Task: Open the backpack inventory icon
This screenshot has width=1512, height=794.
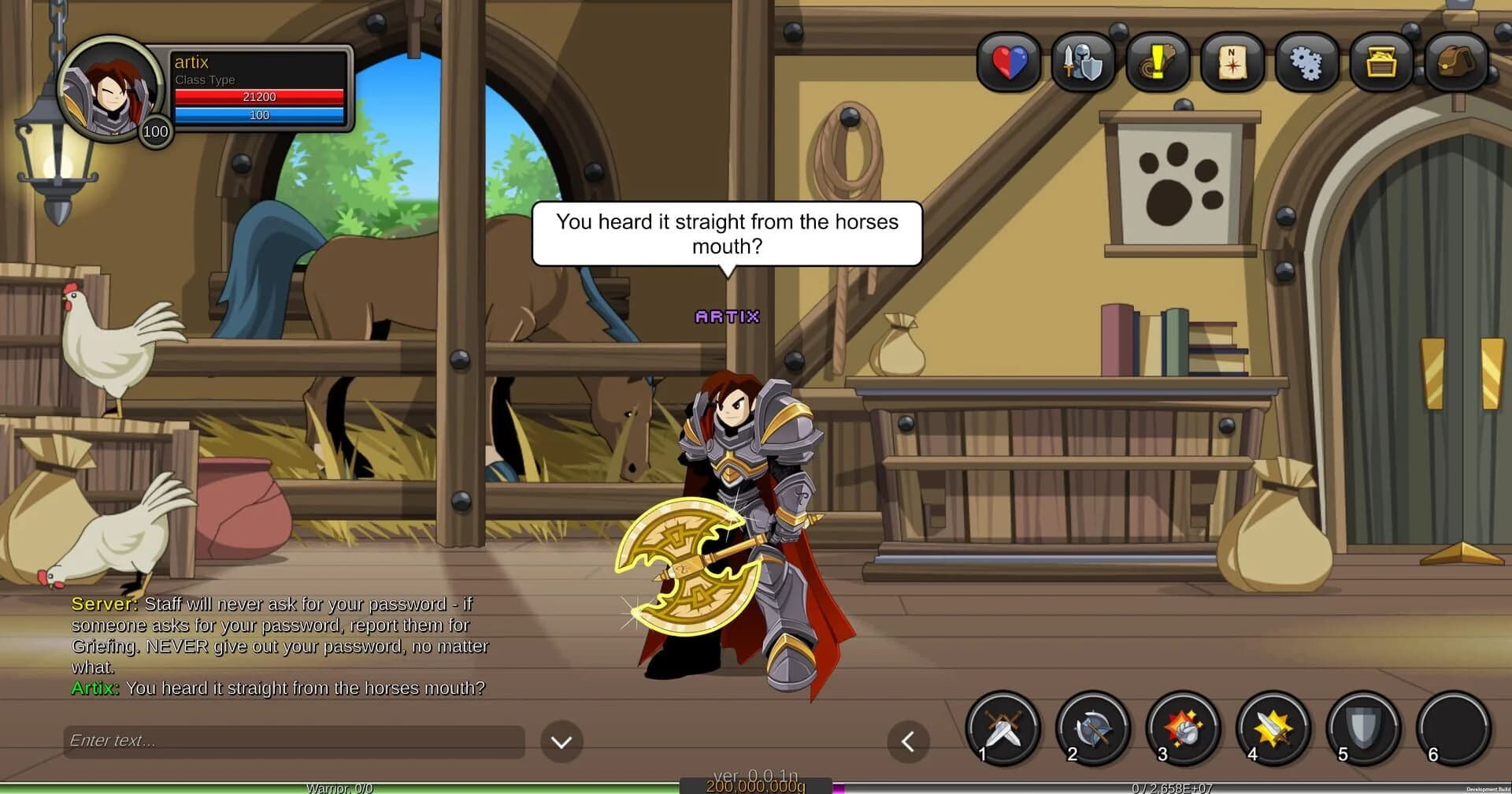Action: [x=1455, y=63]
